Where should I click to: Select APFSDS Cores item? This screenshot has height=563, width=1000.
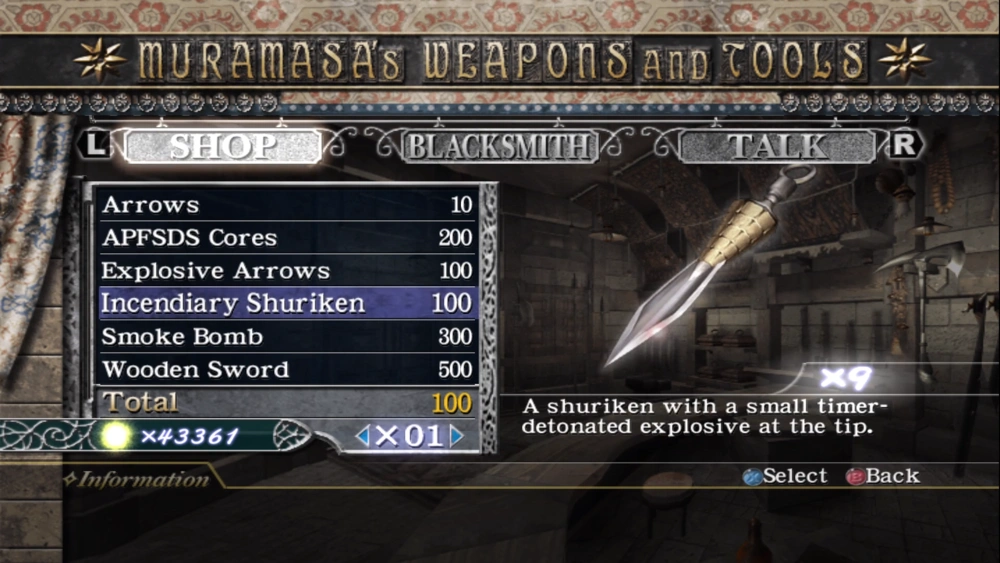coord(287,238)
